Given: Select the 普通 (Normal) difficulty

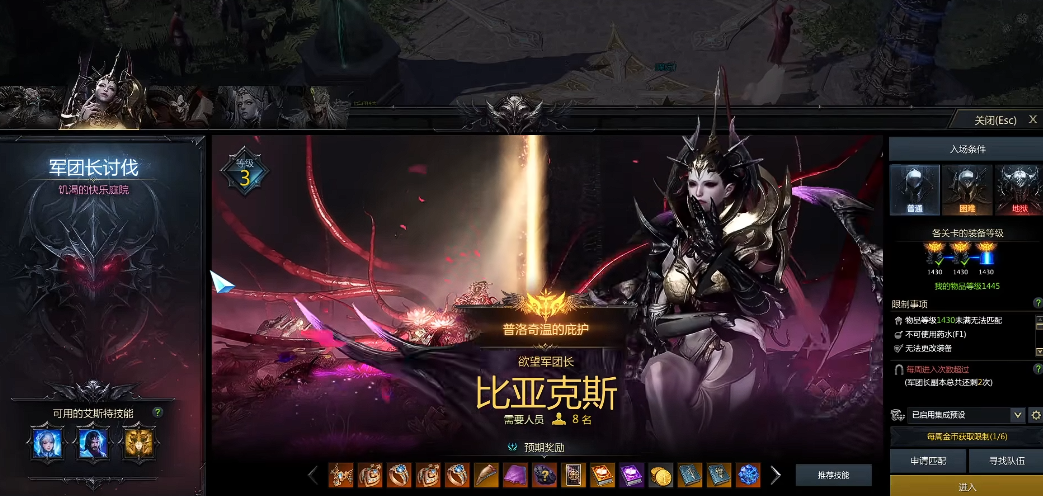Looking at the screenshot, I should click(x=913, y=190).
